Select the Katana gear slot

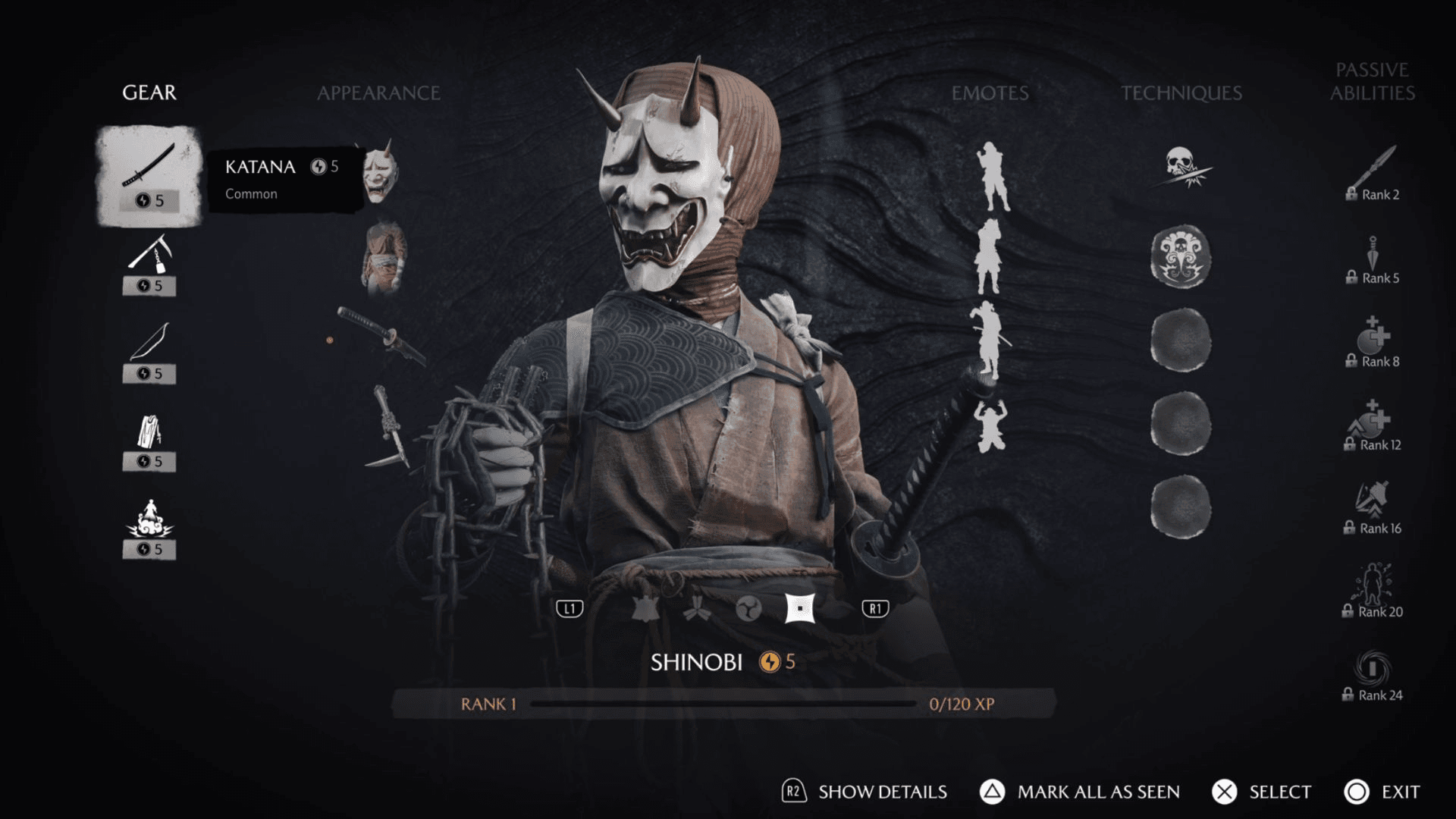(x=149, y=176)
